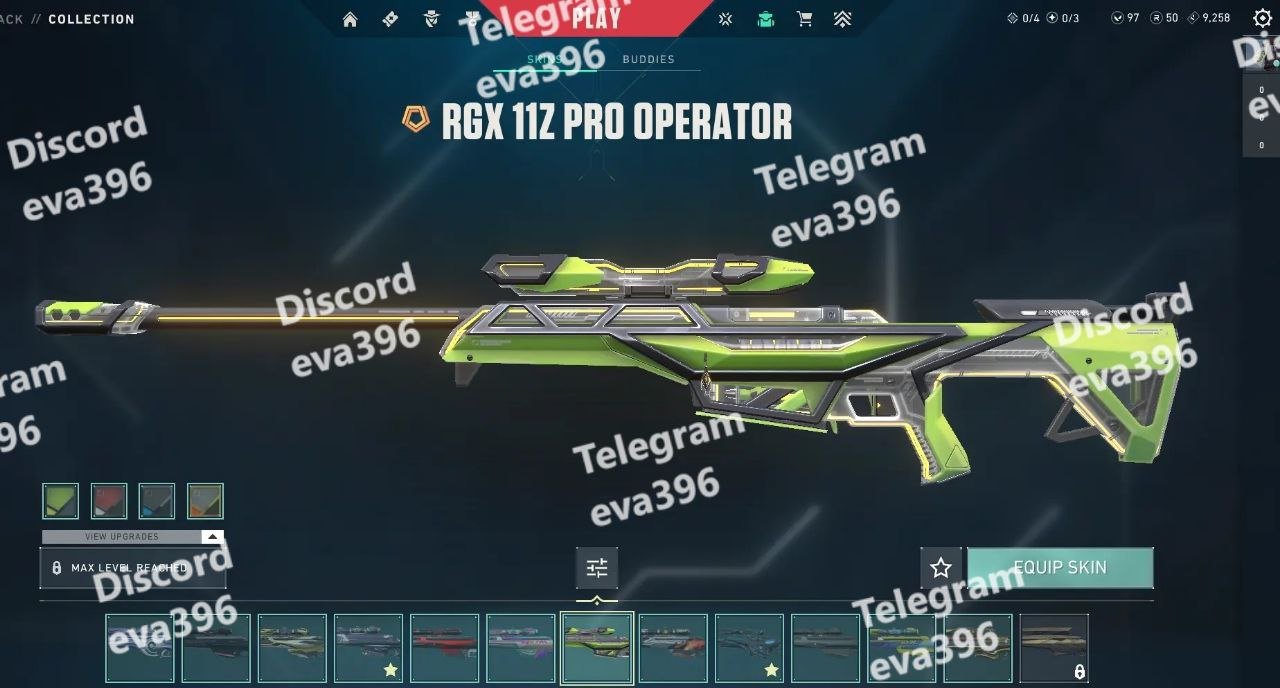Click the Play button
This screenshot has height=688, width=1280.
(597, 17)
